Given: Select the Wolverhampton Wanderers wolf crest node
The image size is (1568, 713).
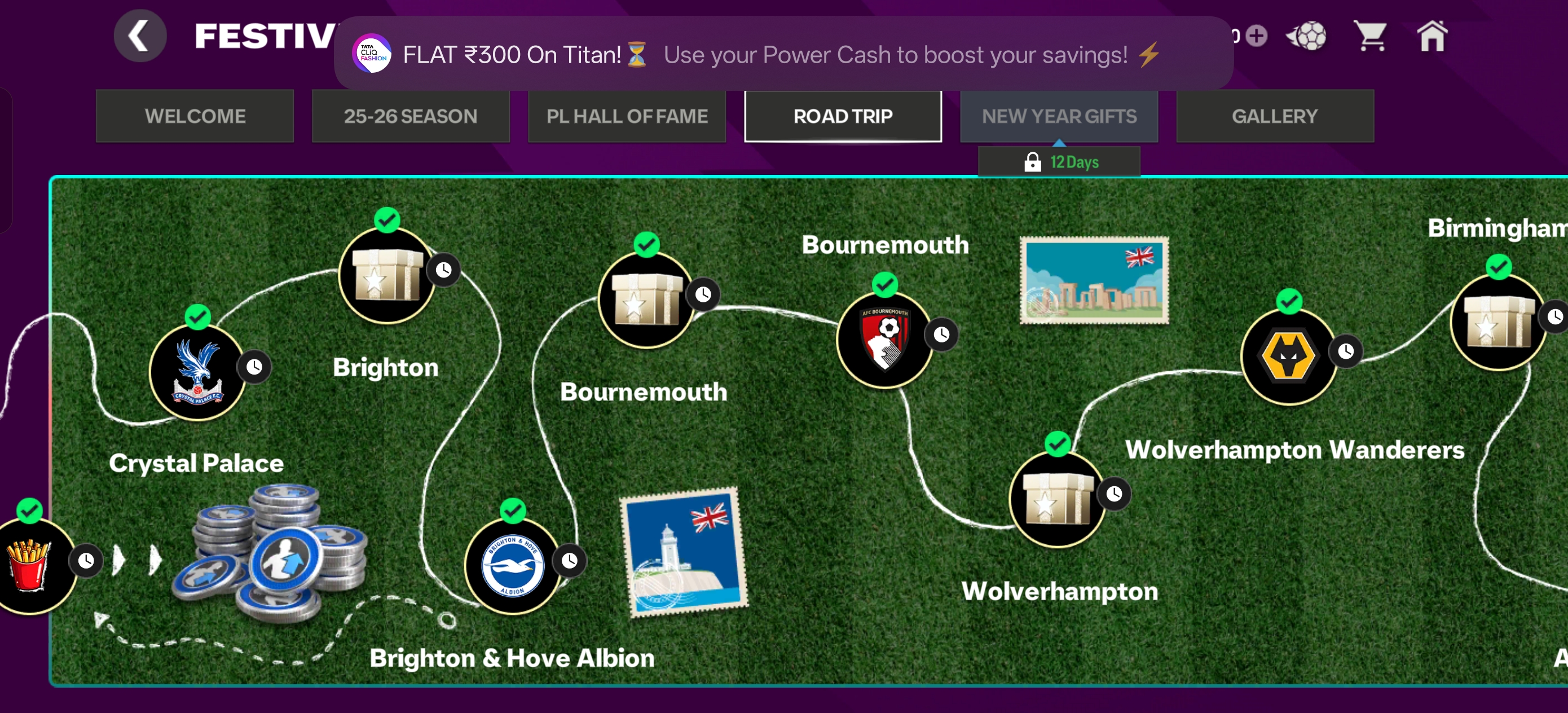Looking at the screenshot, I should point(1289,356).
